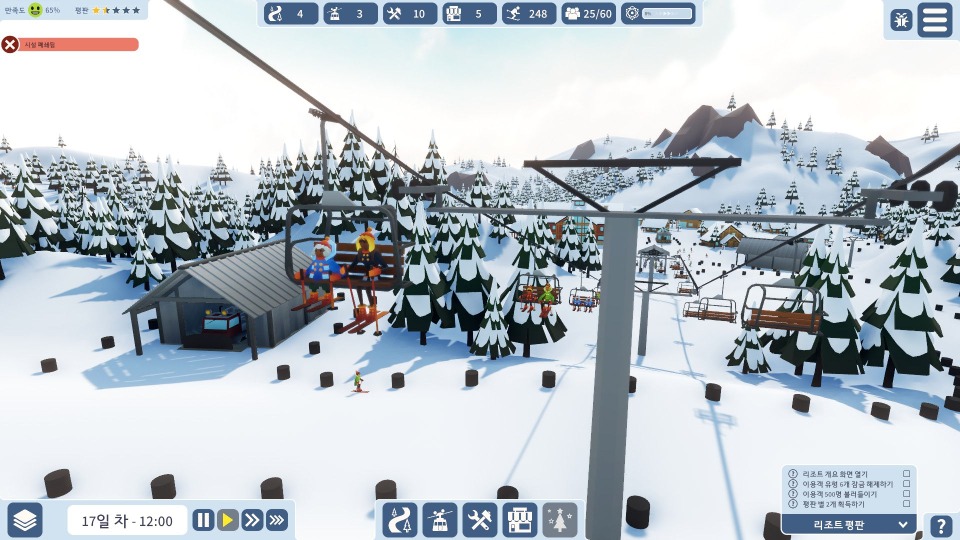Open the layers overlay button
Screen dimensions: 960x540
coord(25,520)
